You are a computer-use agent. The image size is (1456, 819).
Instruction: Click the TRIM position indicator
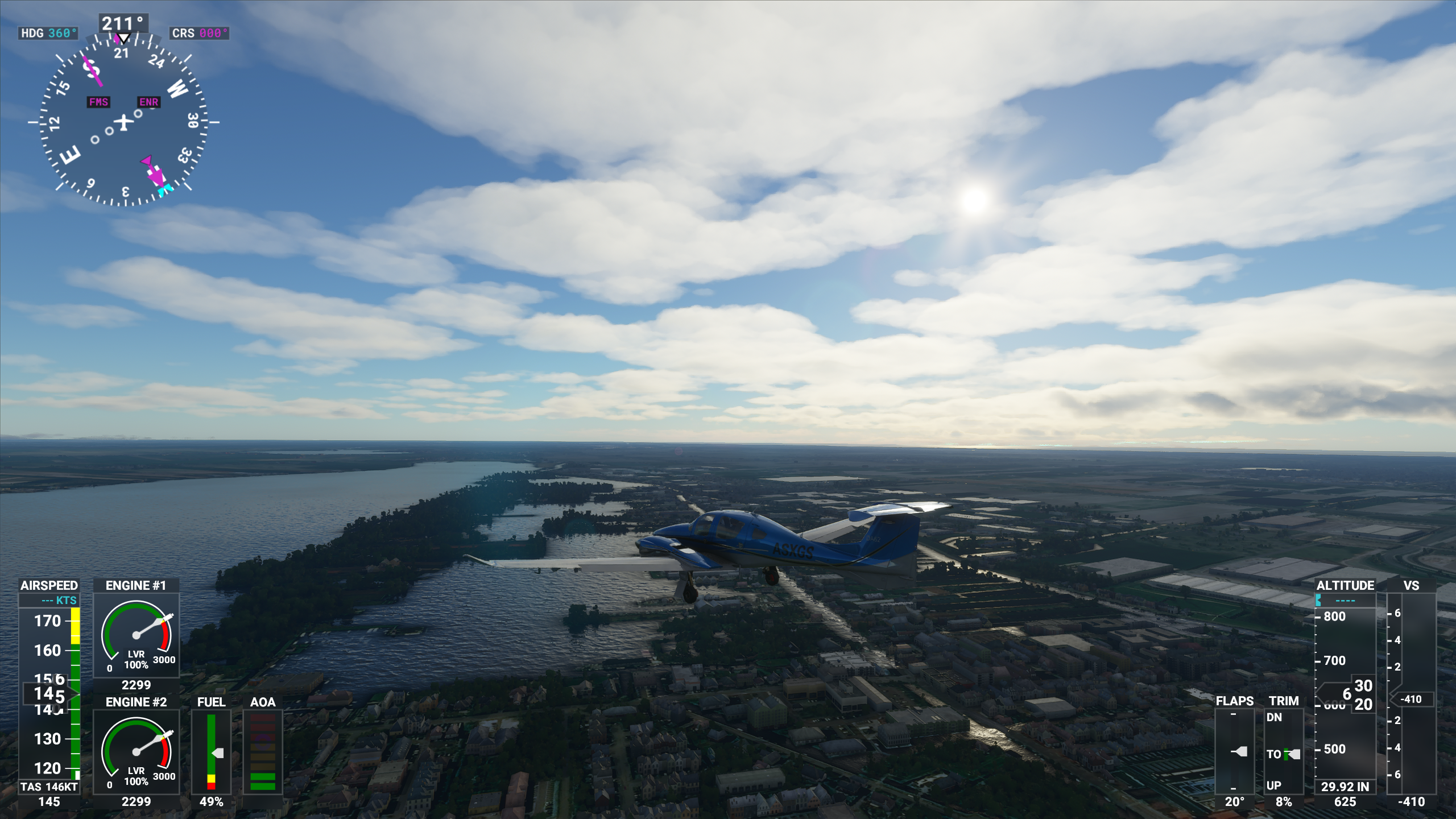[x=1284, y=752]
